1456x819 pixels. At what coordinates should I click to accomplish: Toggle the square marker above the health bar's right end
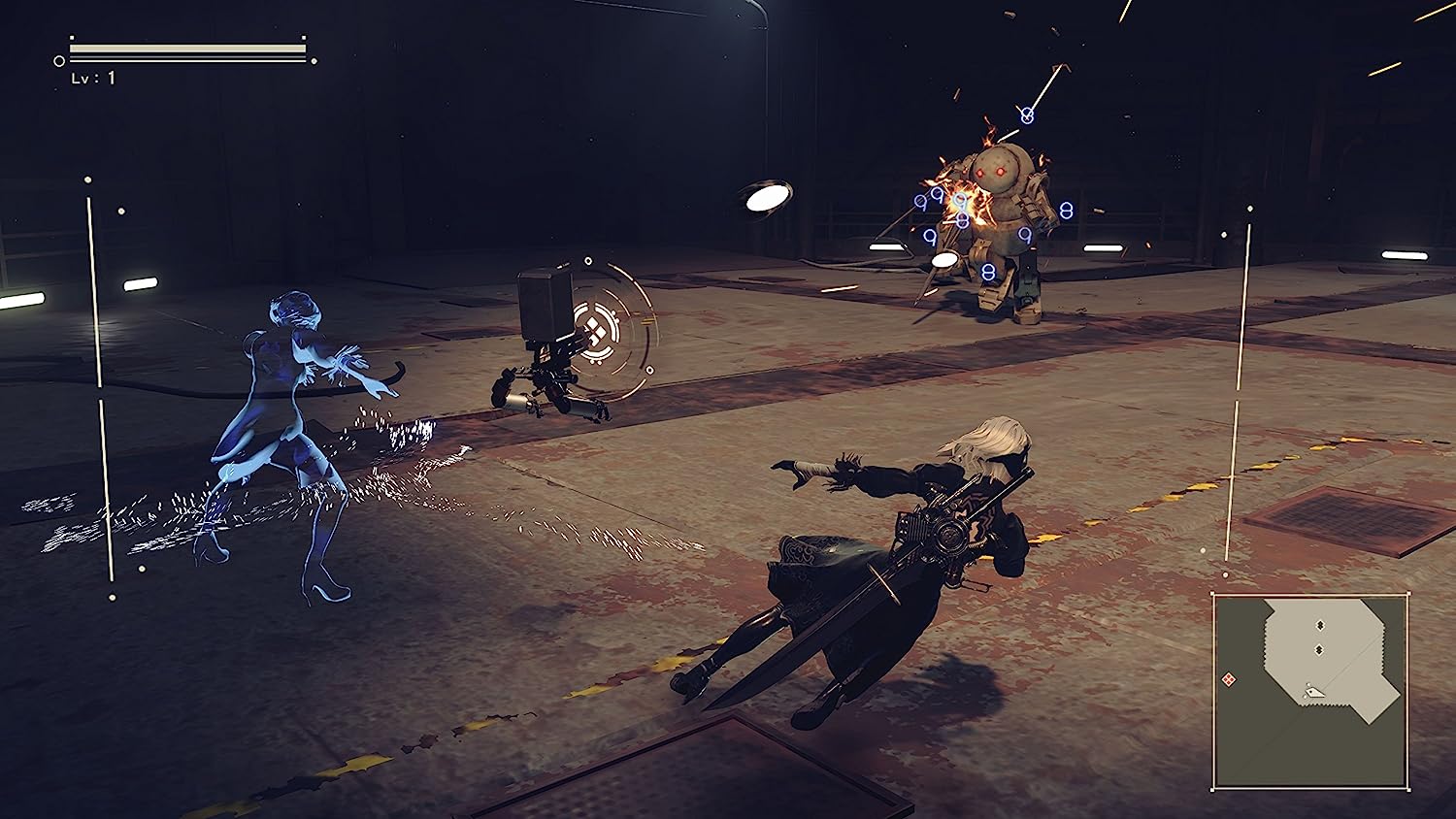304,38
